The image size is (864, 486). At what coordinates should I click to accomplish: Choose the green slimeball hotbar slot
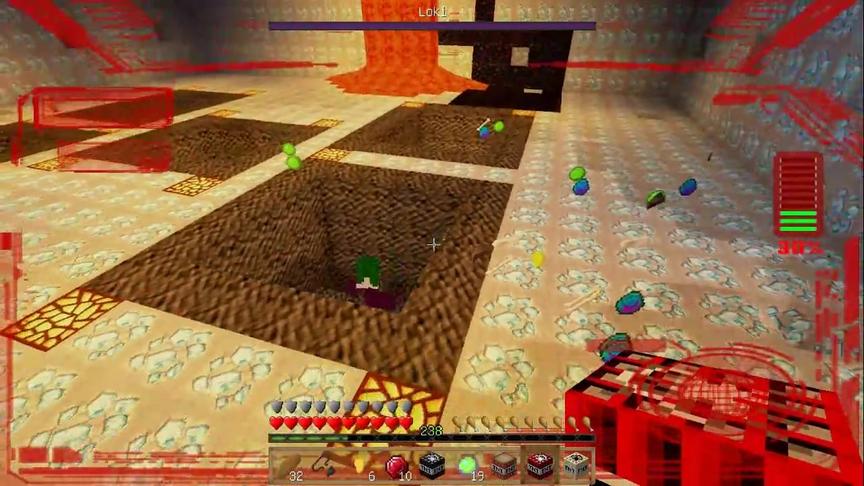pos(467,465)
